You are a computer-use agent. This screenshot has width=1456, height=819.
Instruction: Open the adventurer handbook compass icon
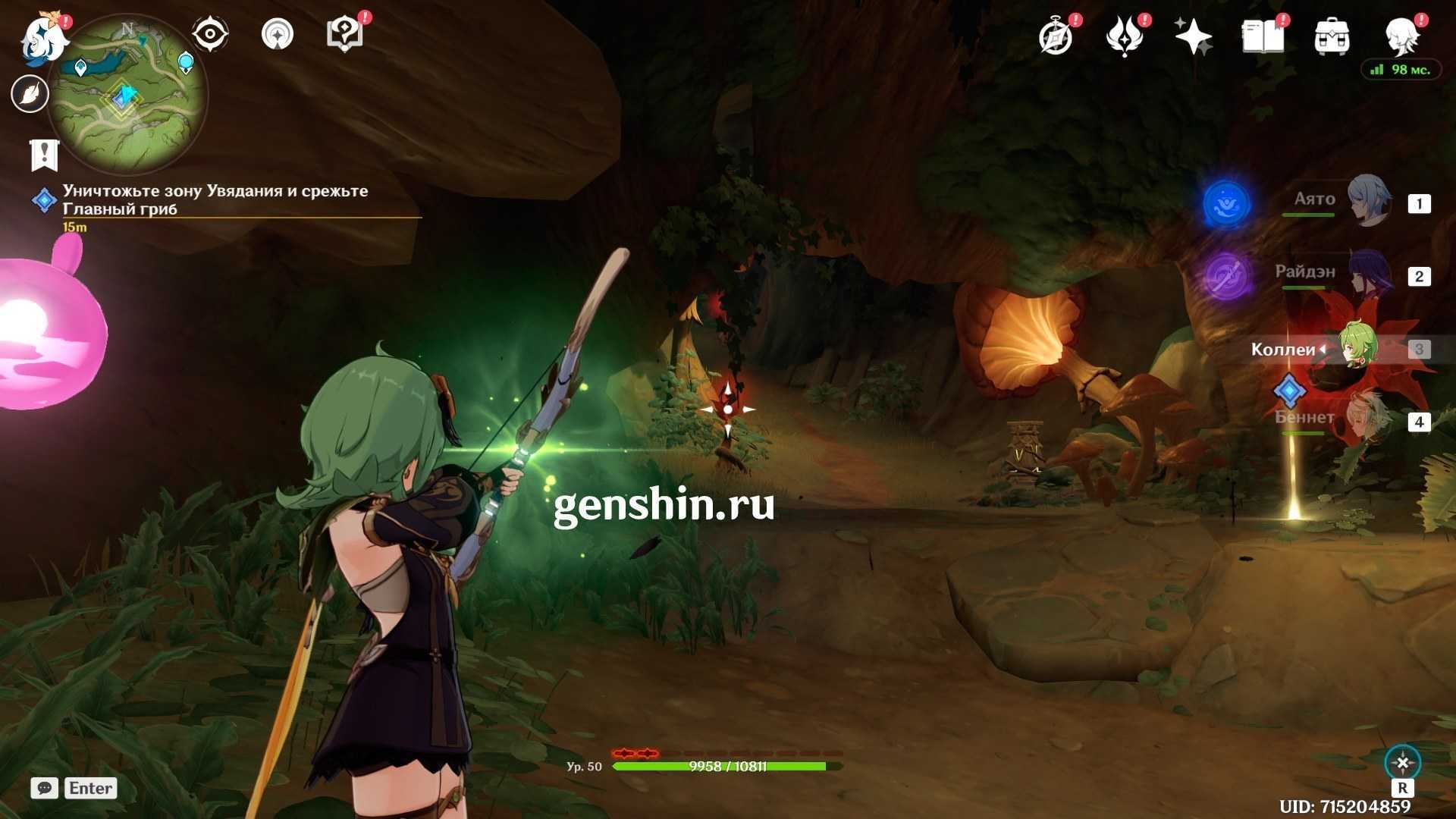coord(1056,36)
